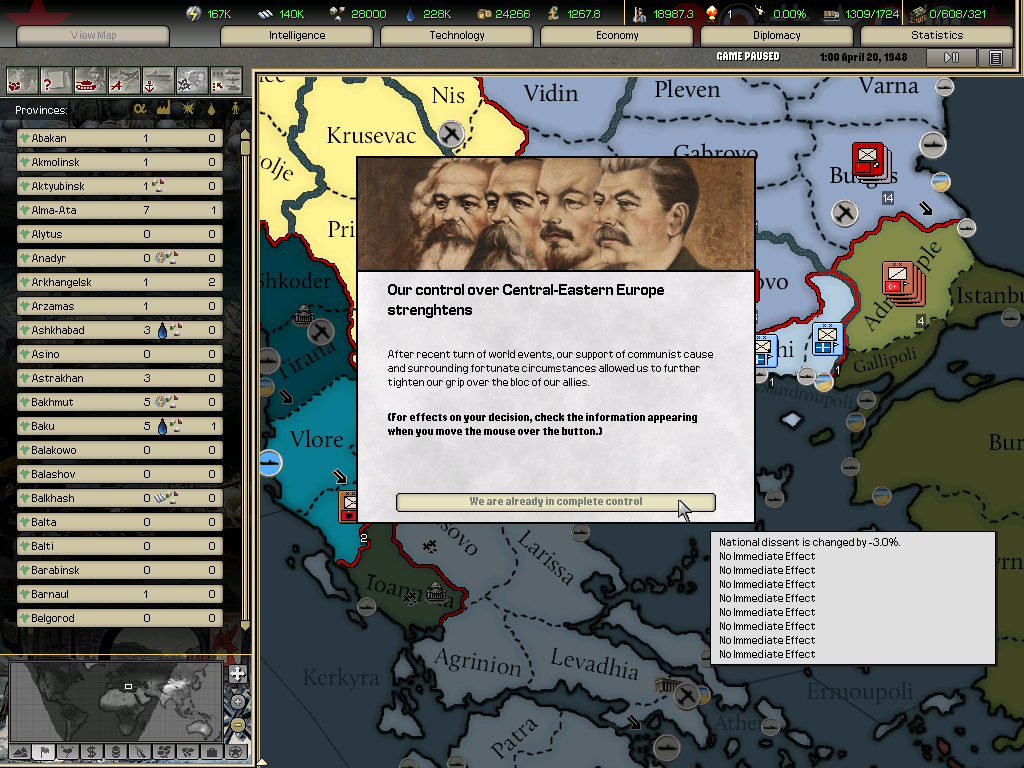1024x768 pixels.
Task: Choose "We are already in complete control"
Action: 555,502
